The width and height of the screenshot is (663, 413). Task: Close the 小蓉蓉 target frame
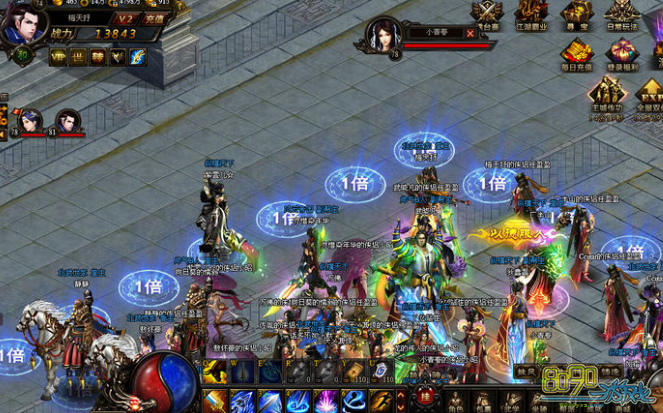[471, 32]
